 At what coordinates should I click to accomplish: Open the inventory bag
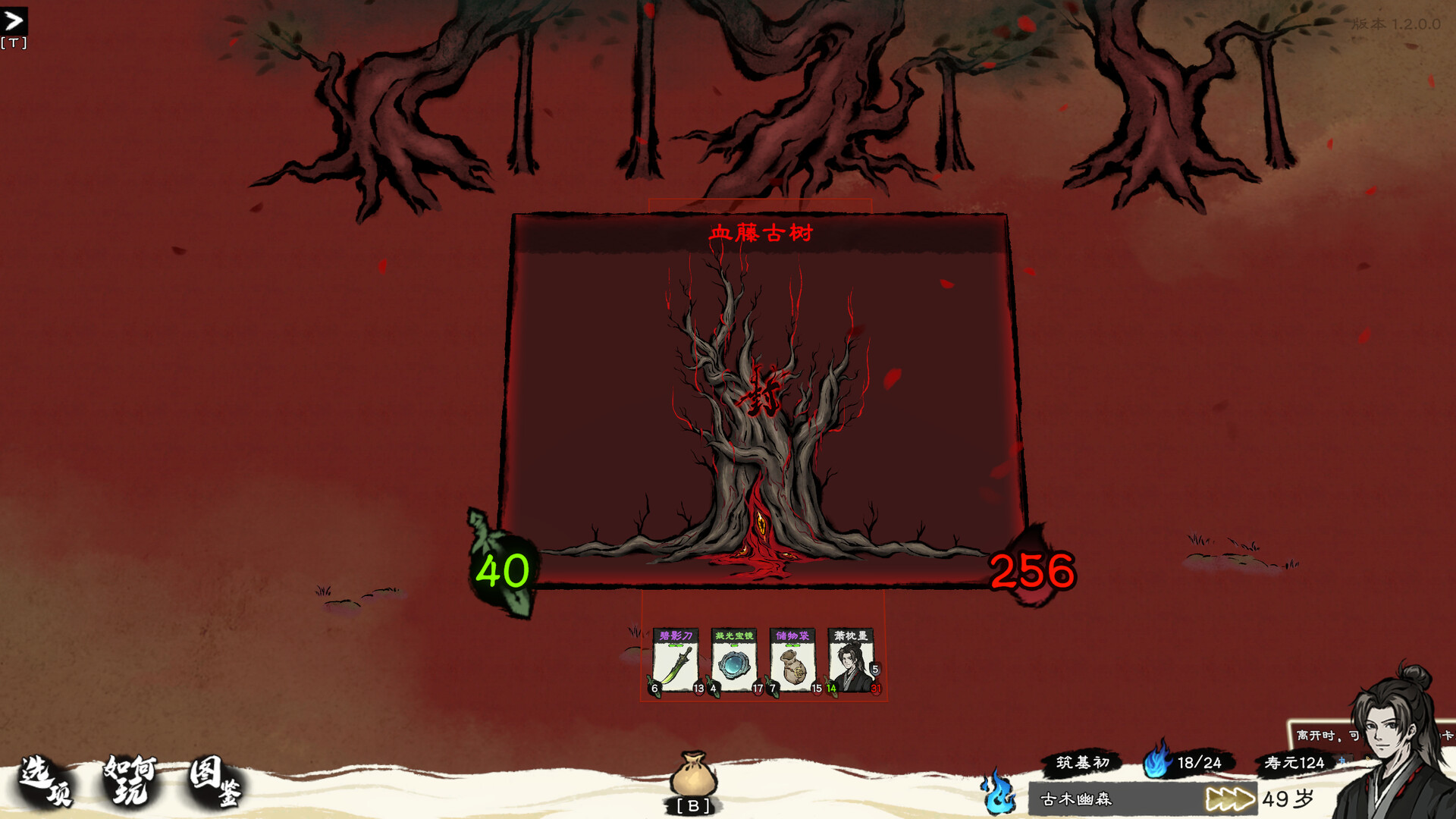[692, 776]
